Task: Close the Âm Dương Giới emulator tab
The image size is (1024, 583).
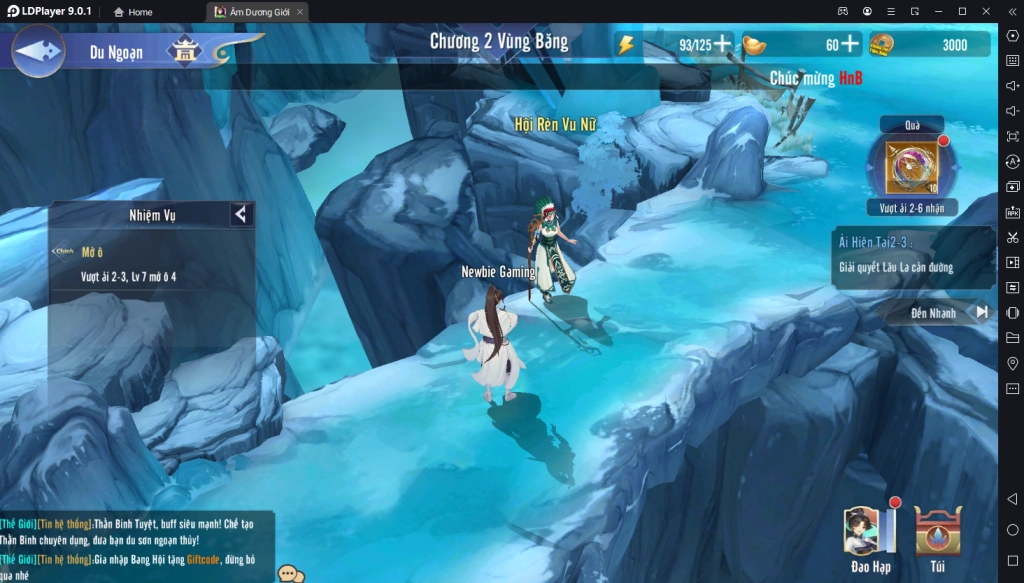Action: 299,12
